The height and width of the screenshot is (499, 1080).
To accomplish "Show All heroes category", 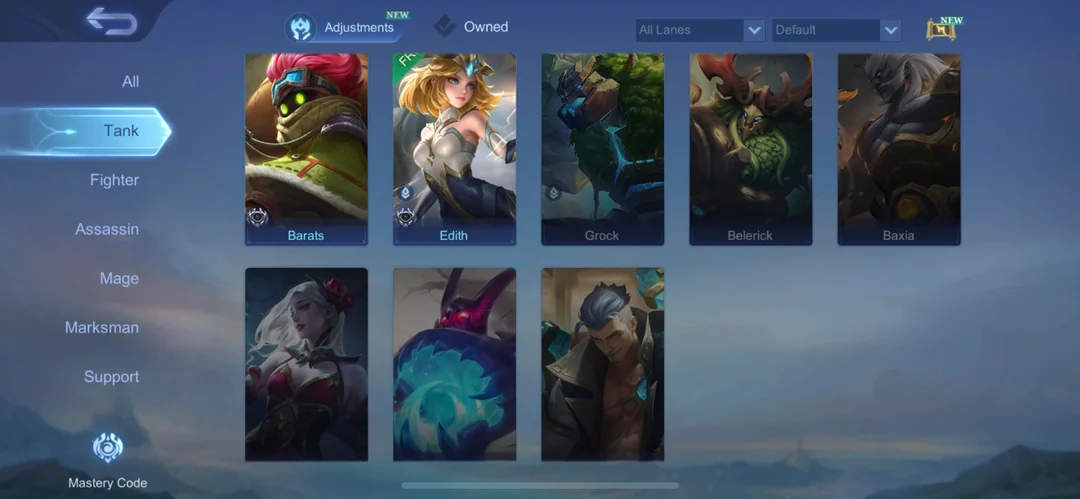I will 130,82.
